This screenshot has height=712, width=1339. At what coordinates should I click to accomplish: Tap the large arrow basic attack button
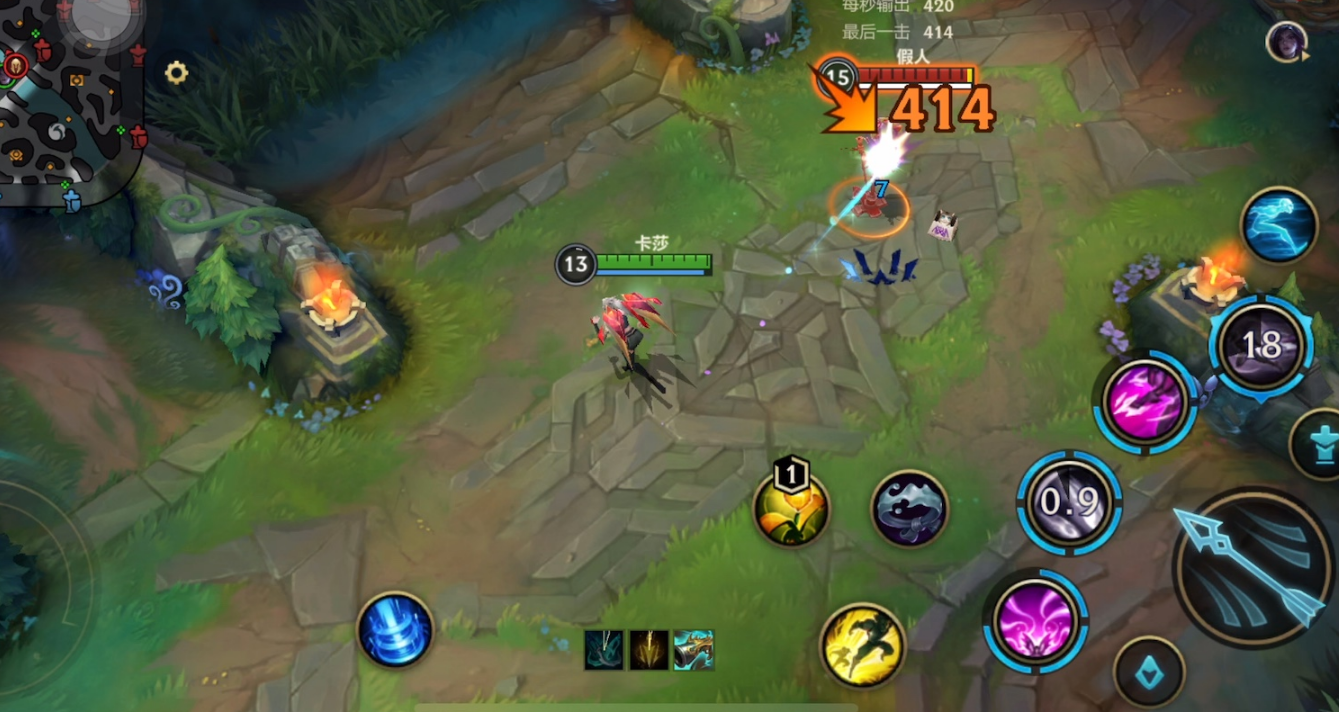point(1253,567)
